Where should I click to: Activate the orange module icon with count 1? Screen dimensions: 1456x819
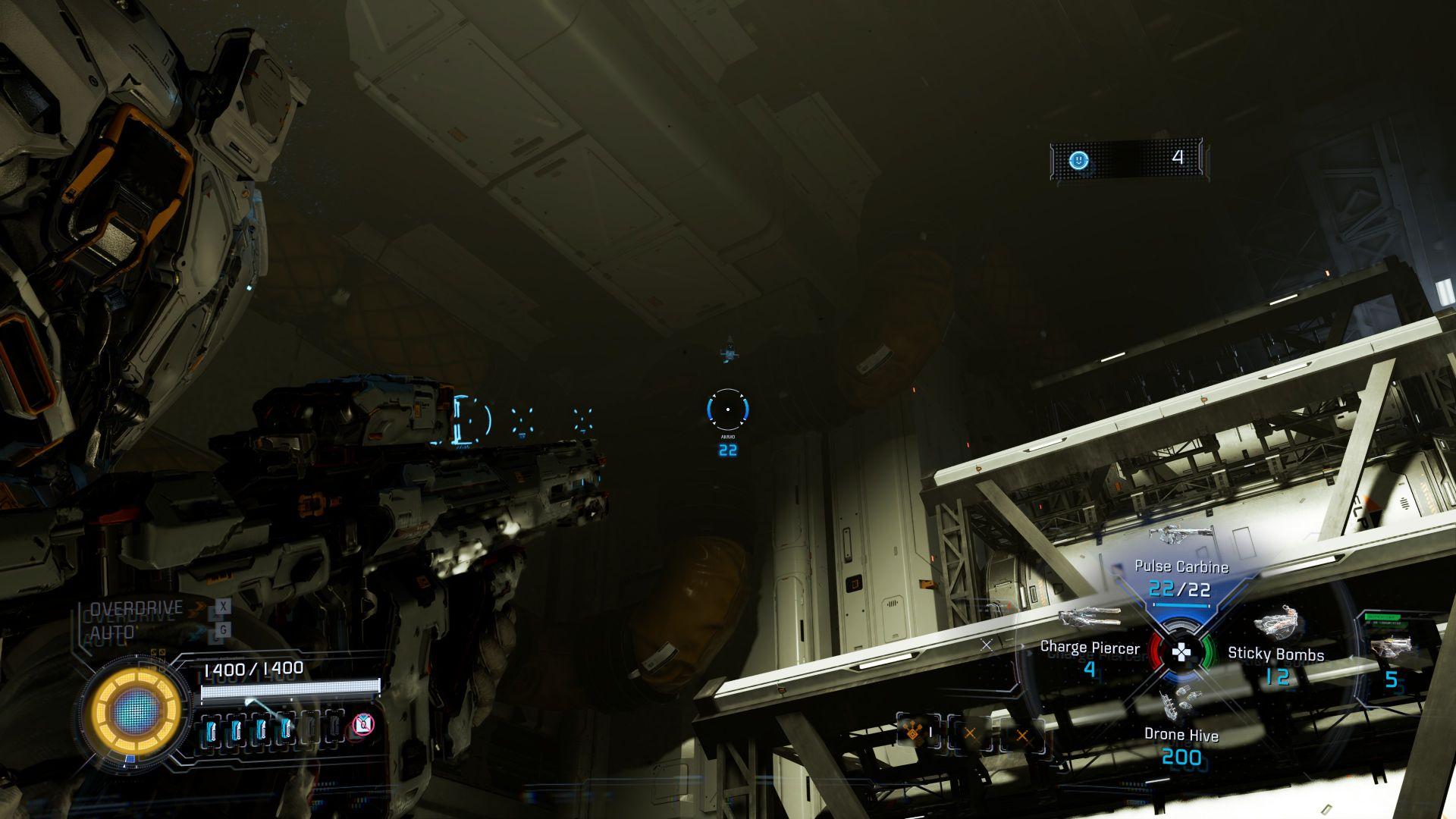[x=916, y=733]
